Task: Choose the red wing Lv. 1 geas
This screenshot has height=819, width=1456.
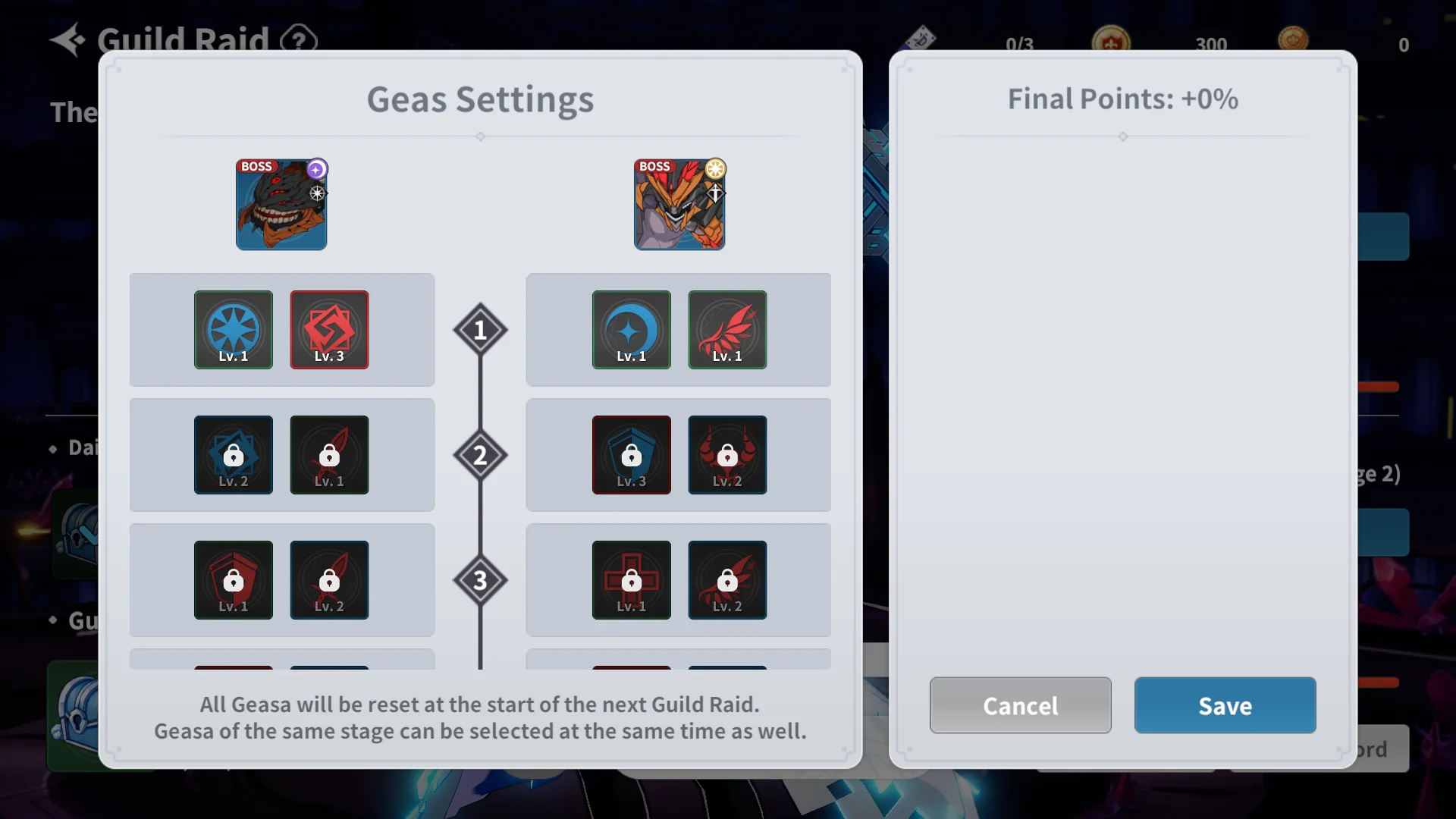Action: (x=727, y=330)
